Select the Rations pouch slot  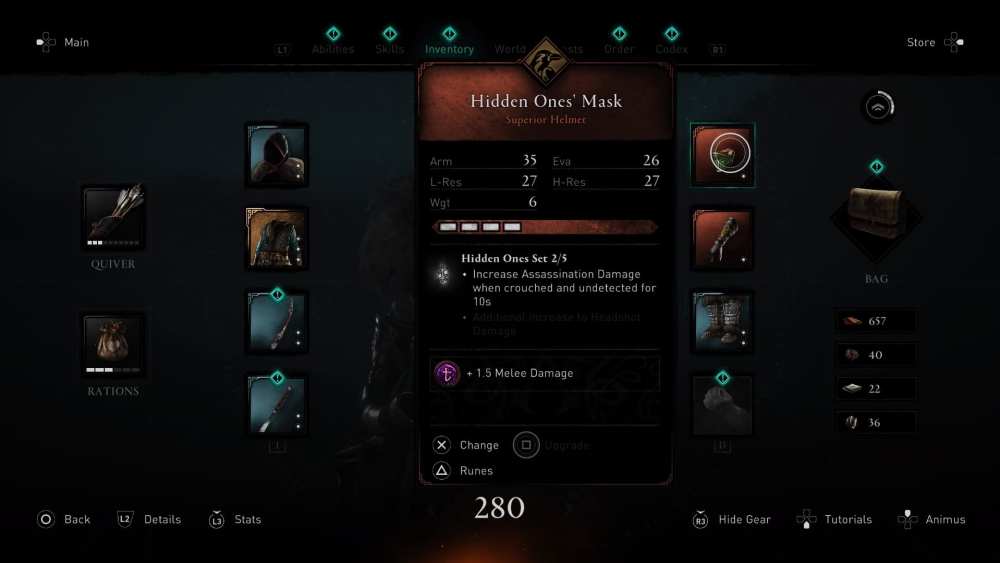tap(113, 344)
